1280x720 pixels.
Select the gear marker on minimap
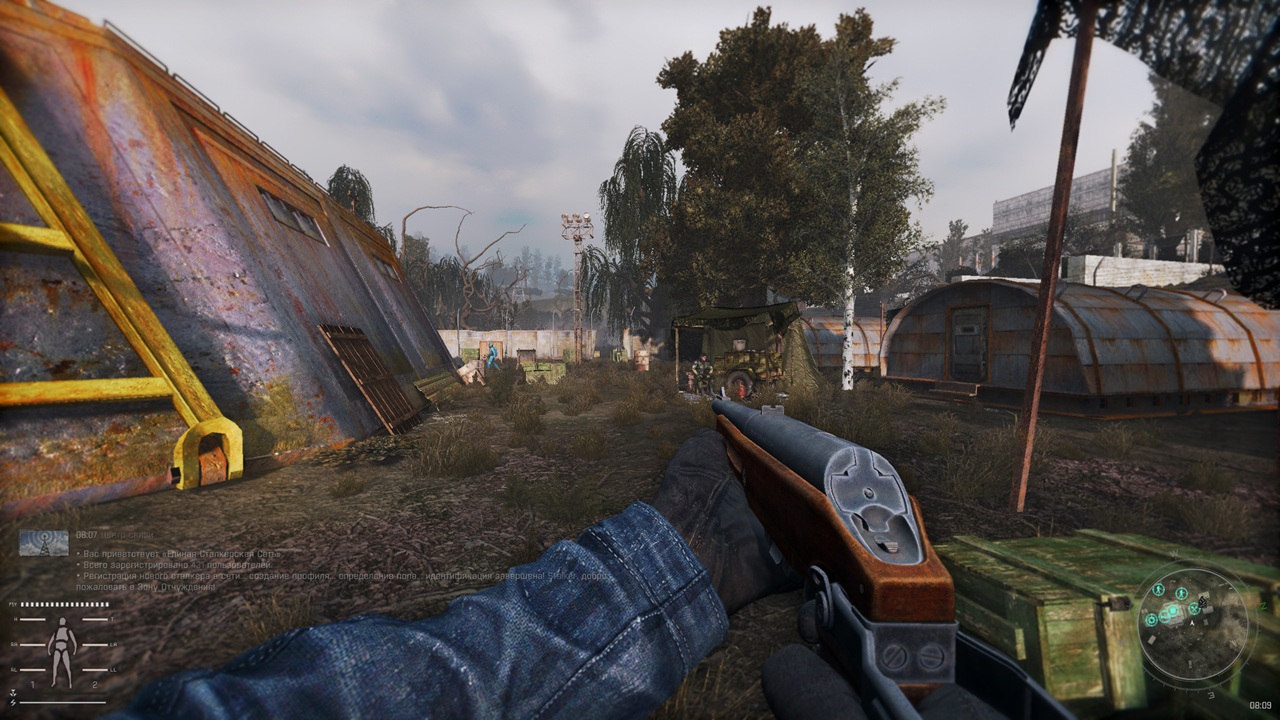click(x=1151, y=620)
